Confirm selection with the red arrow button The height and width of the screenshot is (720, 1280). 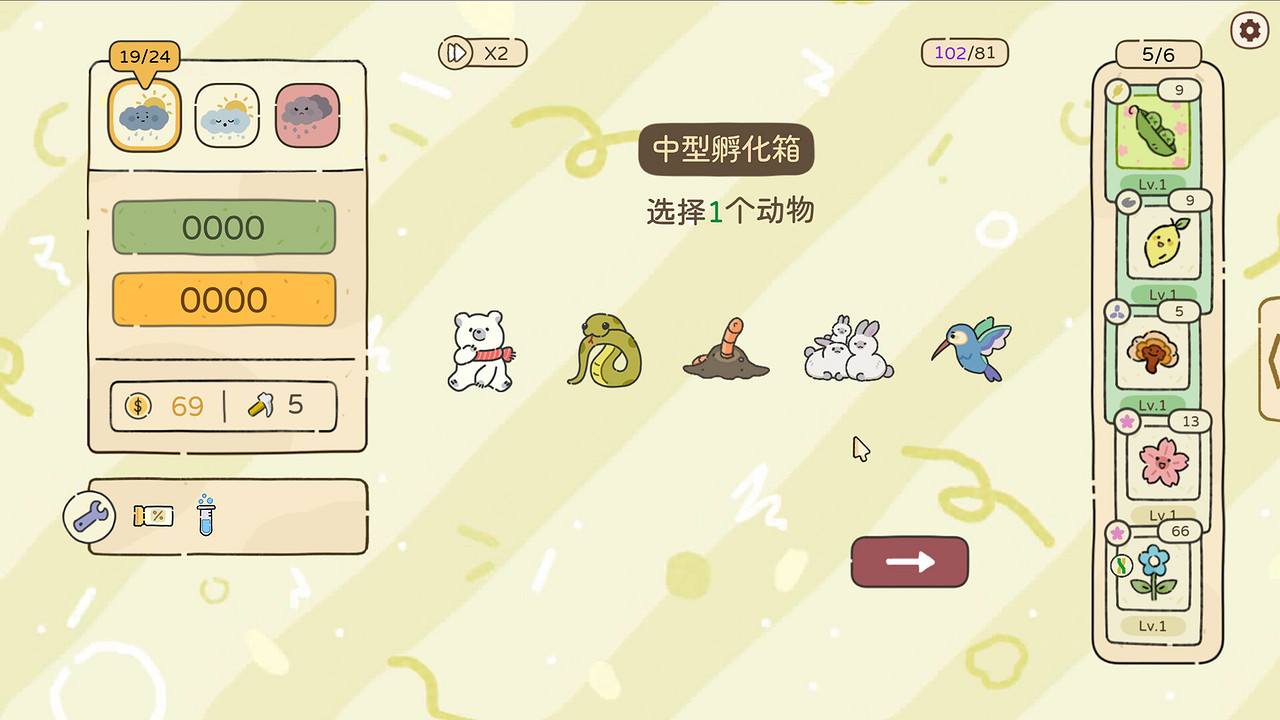(908, 563)
